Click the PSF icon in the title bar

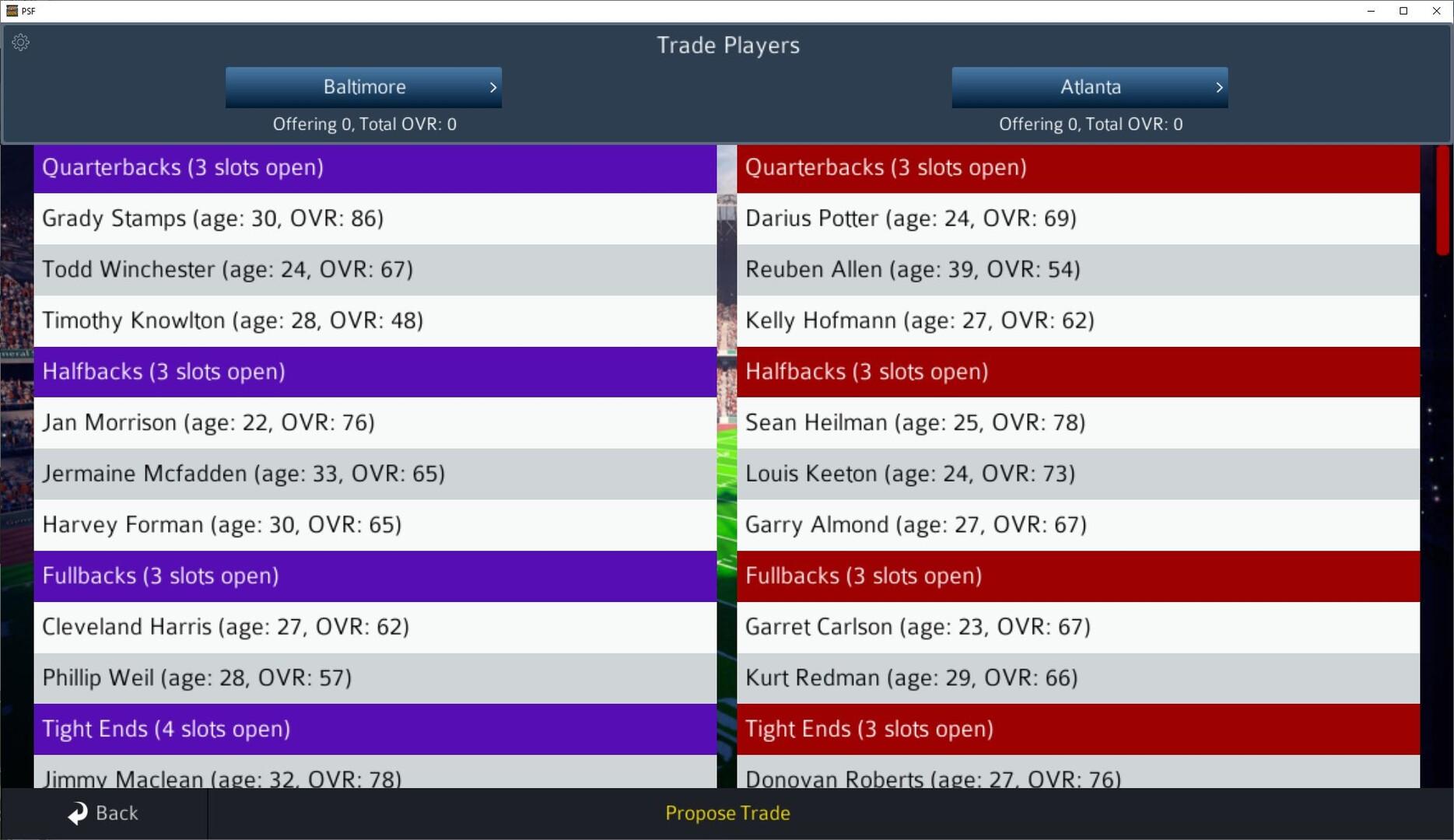click(x=14, y=10)
